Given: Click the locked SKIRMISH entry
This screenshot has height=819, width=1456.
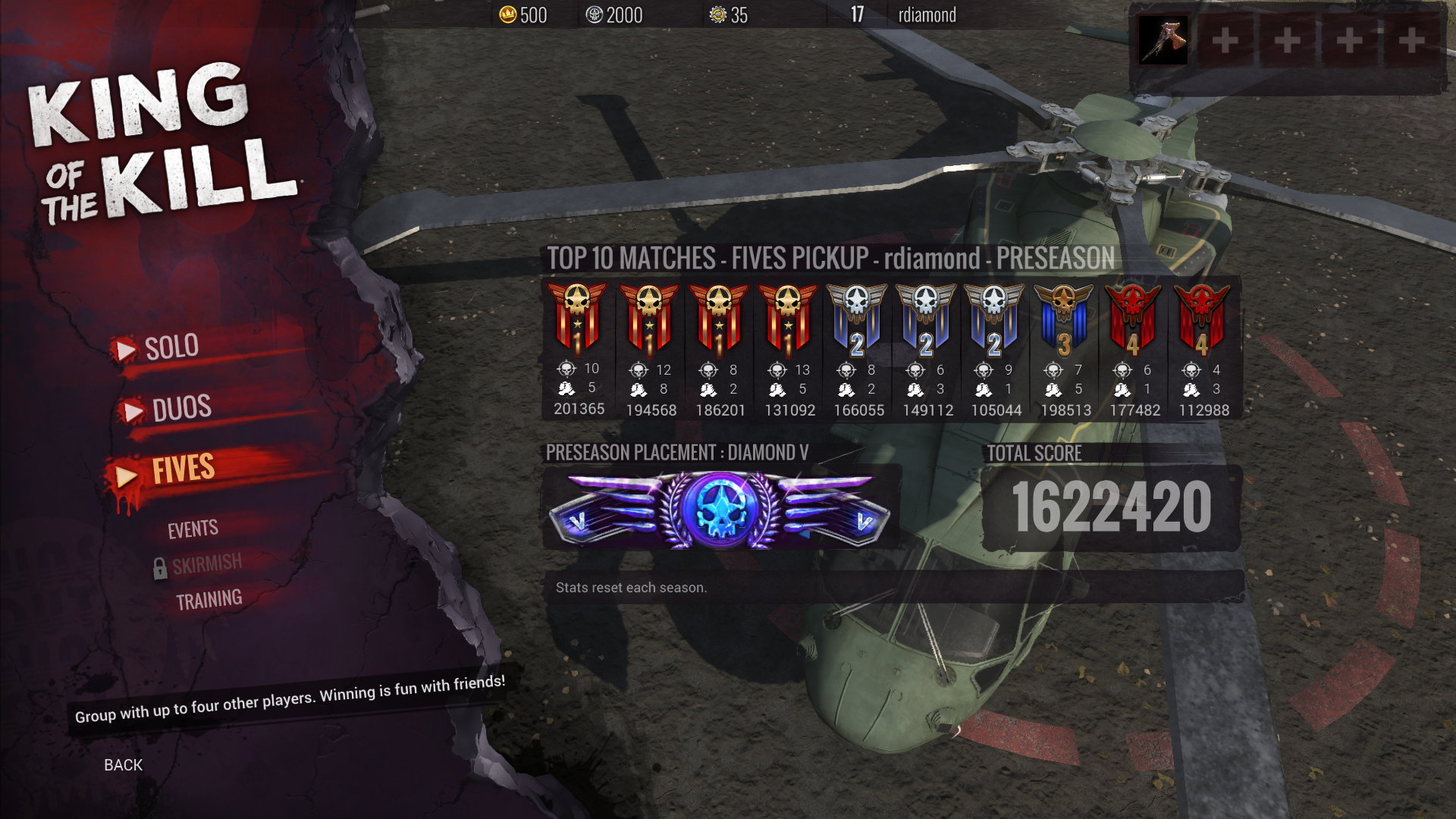Looking at the screenshot, I should (206, 564).
